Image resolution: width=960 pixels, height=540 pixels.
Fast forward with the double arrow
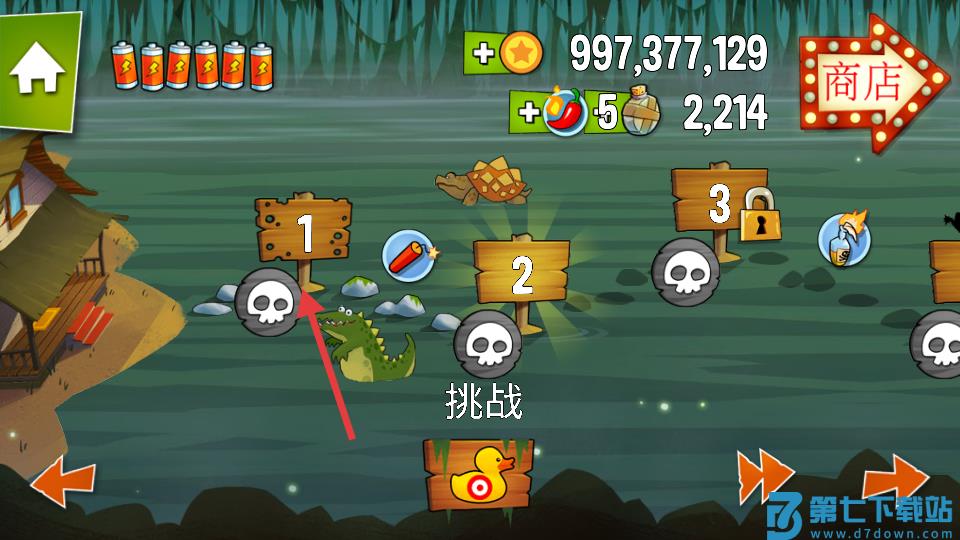[x=765, y=475]
